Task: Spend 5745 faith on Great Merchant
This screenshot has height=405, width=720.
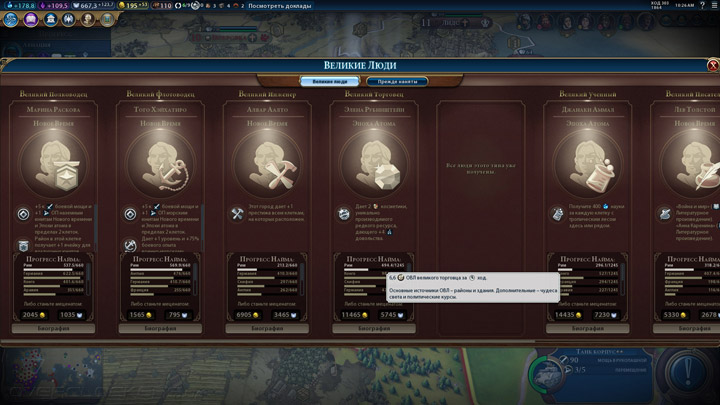Action: click(x=390, y=314)
